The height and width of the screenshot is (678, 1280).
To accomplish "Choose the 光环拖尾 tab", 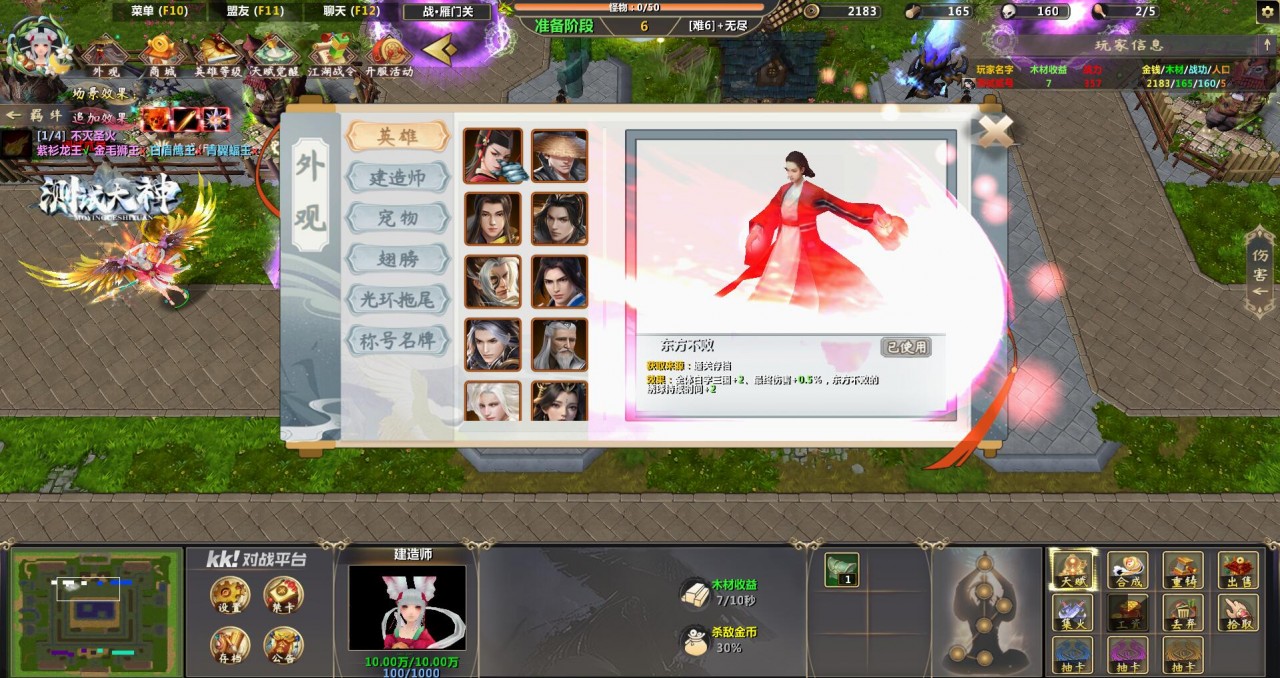I will [x=397, y=299].
